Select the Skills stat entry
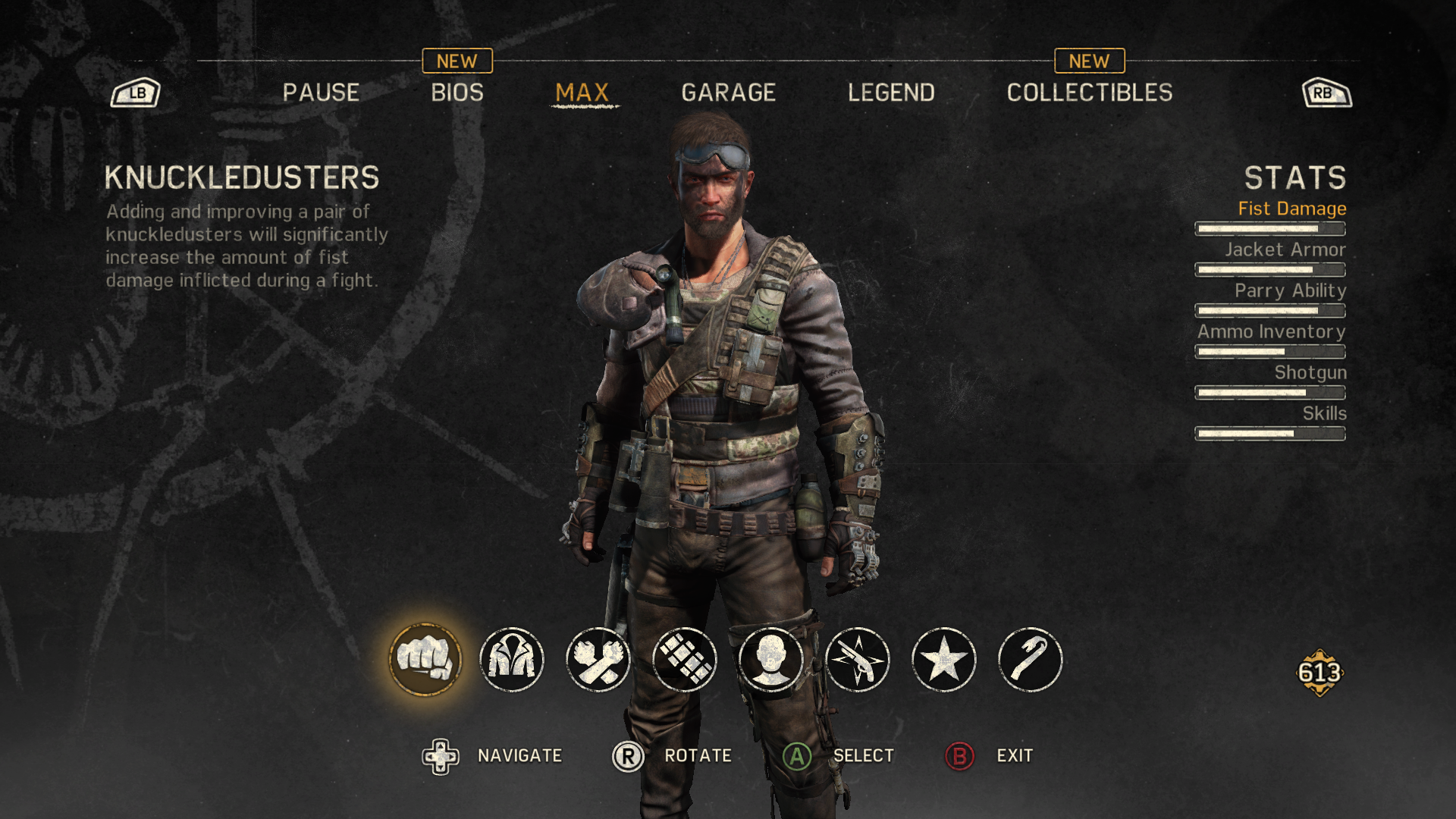The width and height of the screenshot is (1456, 819). point(1324,413)
